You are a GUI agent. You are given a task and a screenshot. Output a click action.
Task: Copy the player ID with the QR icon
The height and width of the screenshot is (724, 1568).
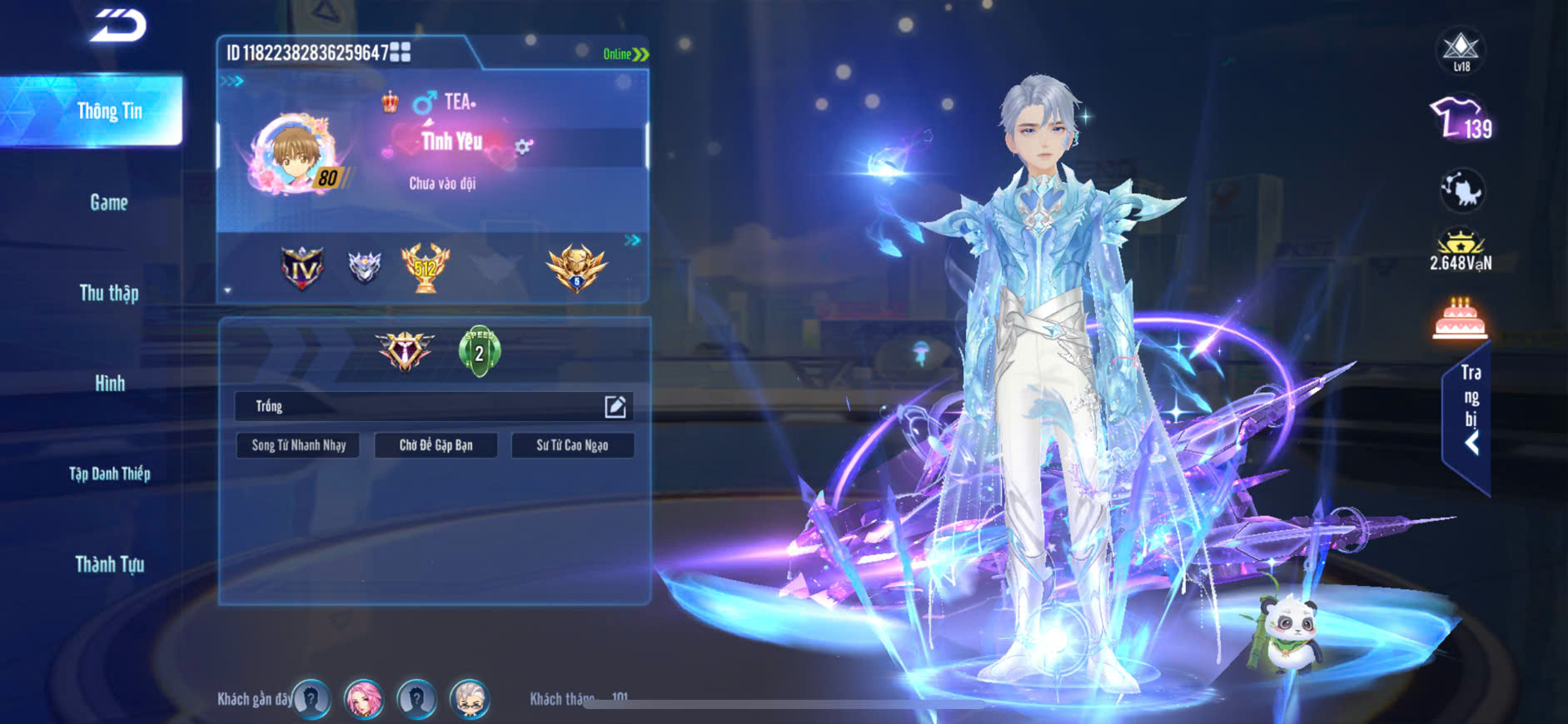(x=401, y=52)
